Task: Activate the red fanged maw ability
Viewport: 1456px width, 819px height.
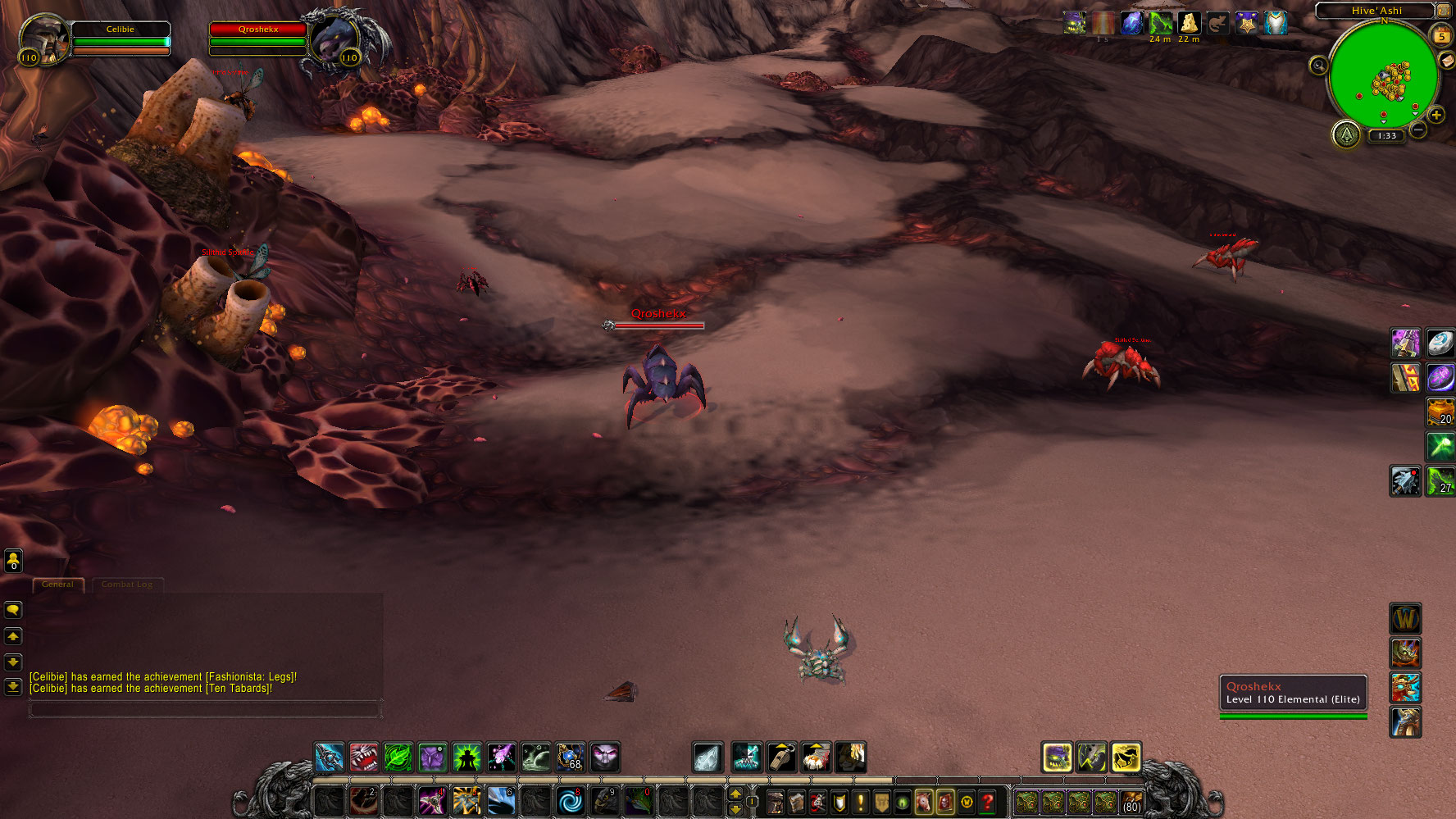Action: [x=364, y=758]
